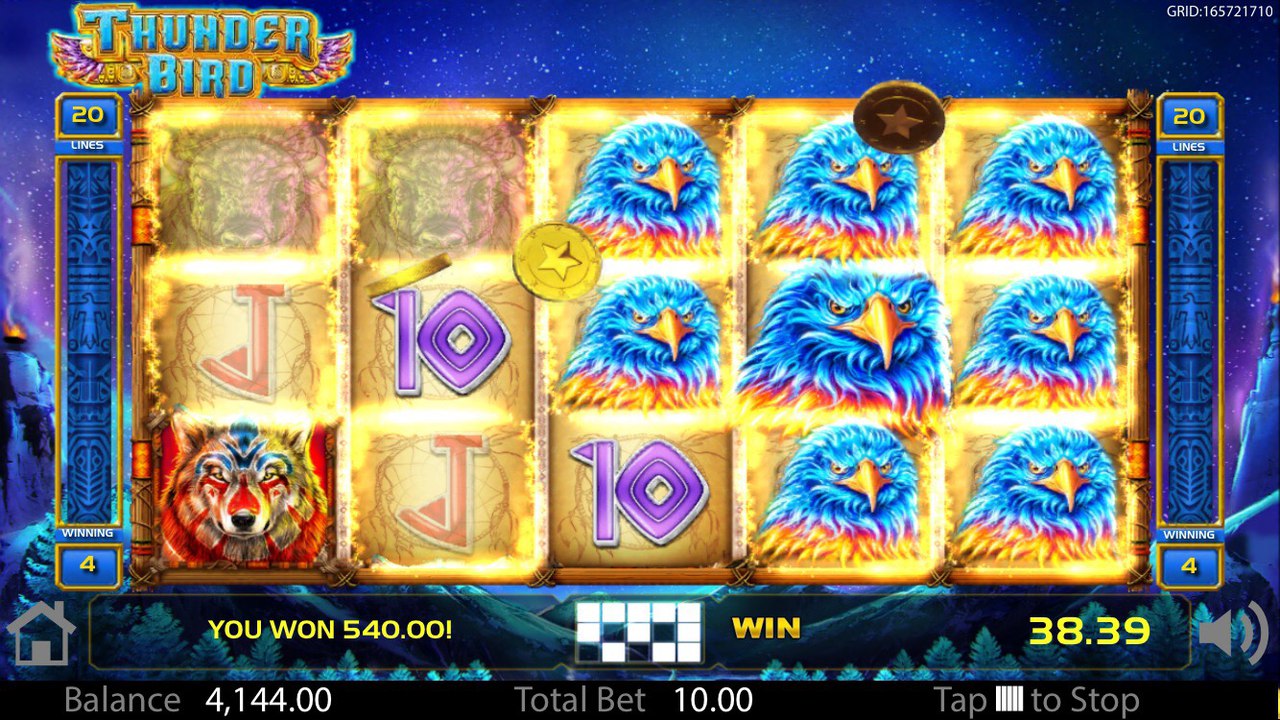Tap the Total Bet amount

pyautogui.click(x=713, y=699)
